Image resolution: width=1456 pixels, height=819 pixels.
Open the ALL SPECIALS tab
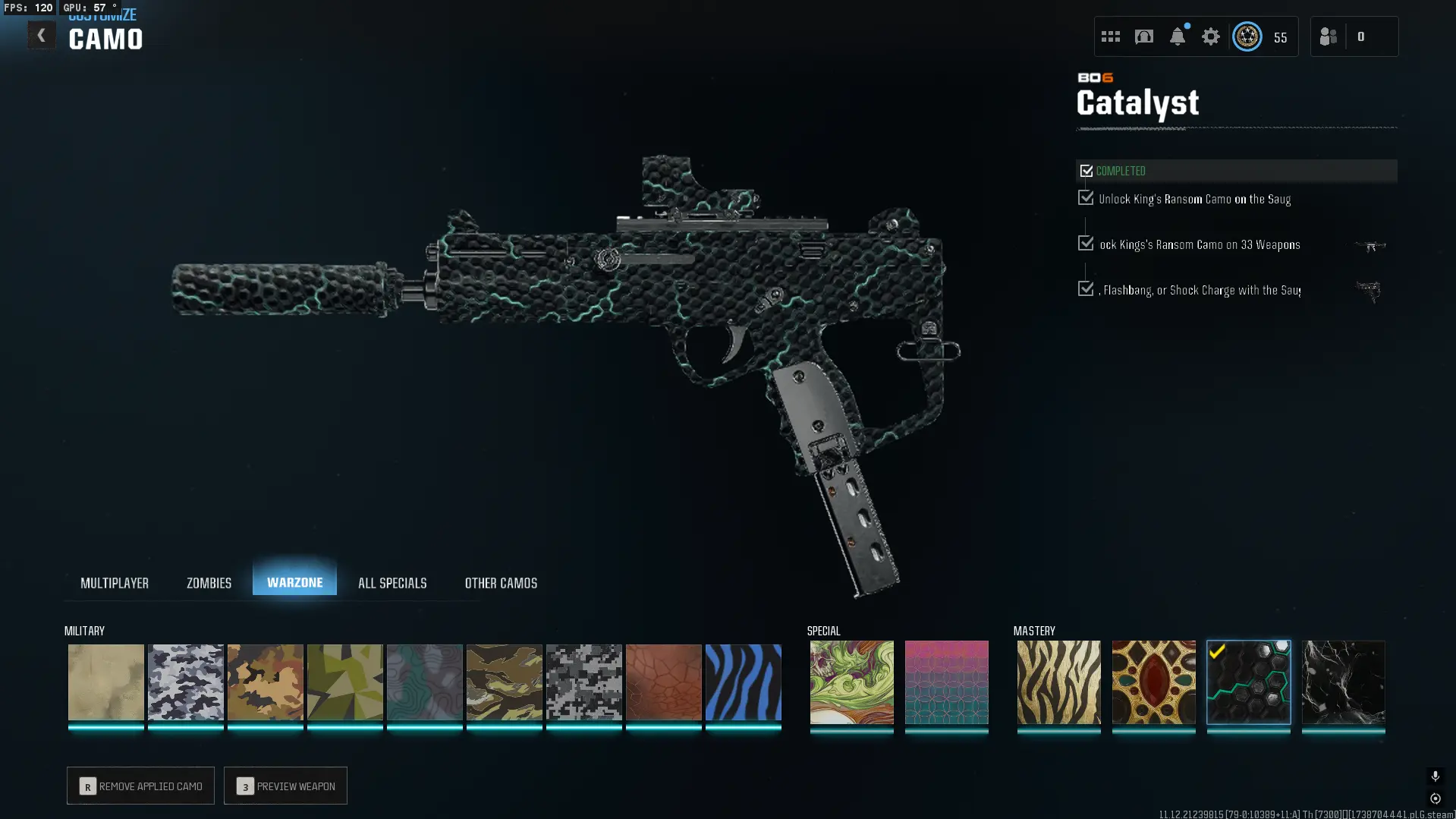[x=392, y=582]
